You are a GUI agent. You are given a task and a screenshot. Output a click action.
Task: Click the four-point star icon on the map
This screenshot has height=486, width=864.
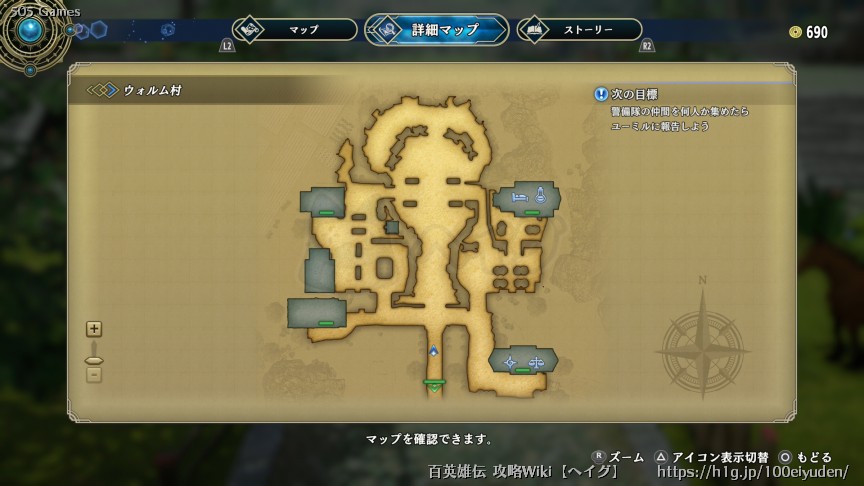coord(511,362)
